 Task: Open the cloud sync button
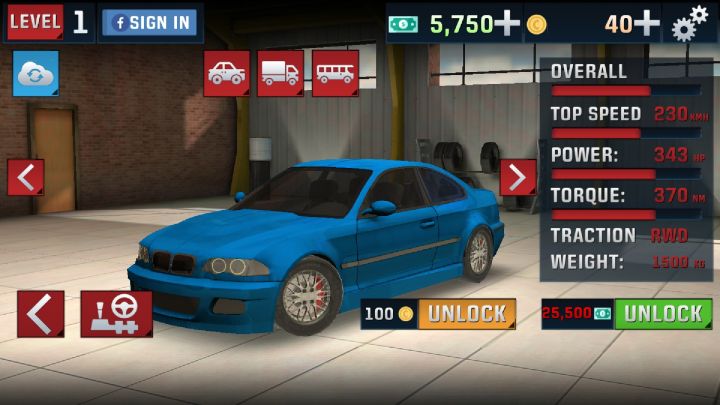pos(35,75)
